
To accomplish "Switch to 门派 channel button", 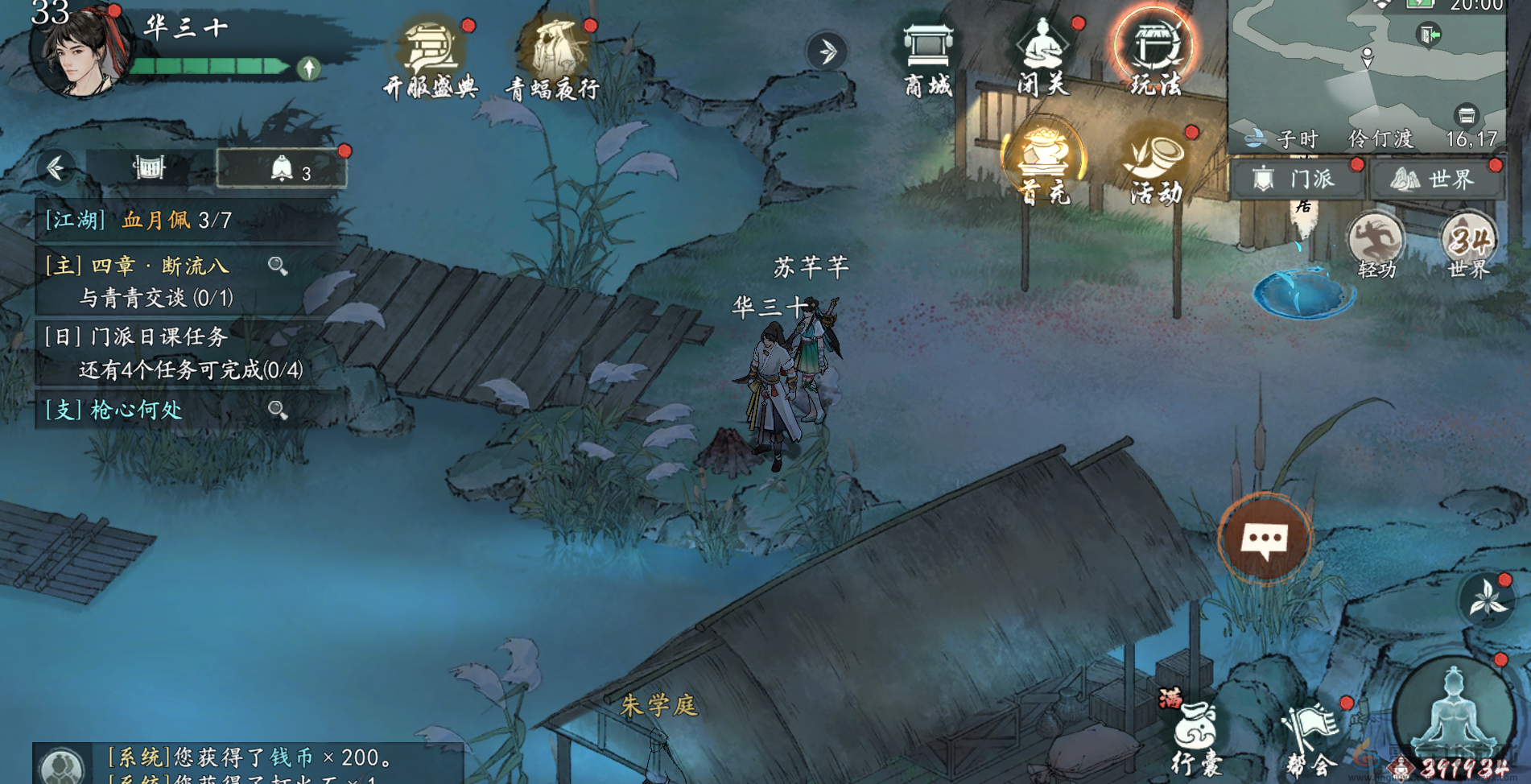I will [x=1298, y=179].
